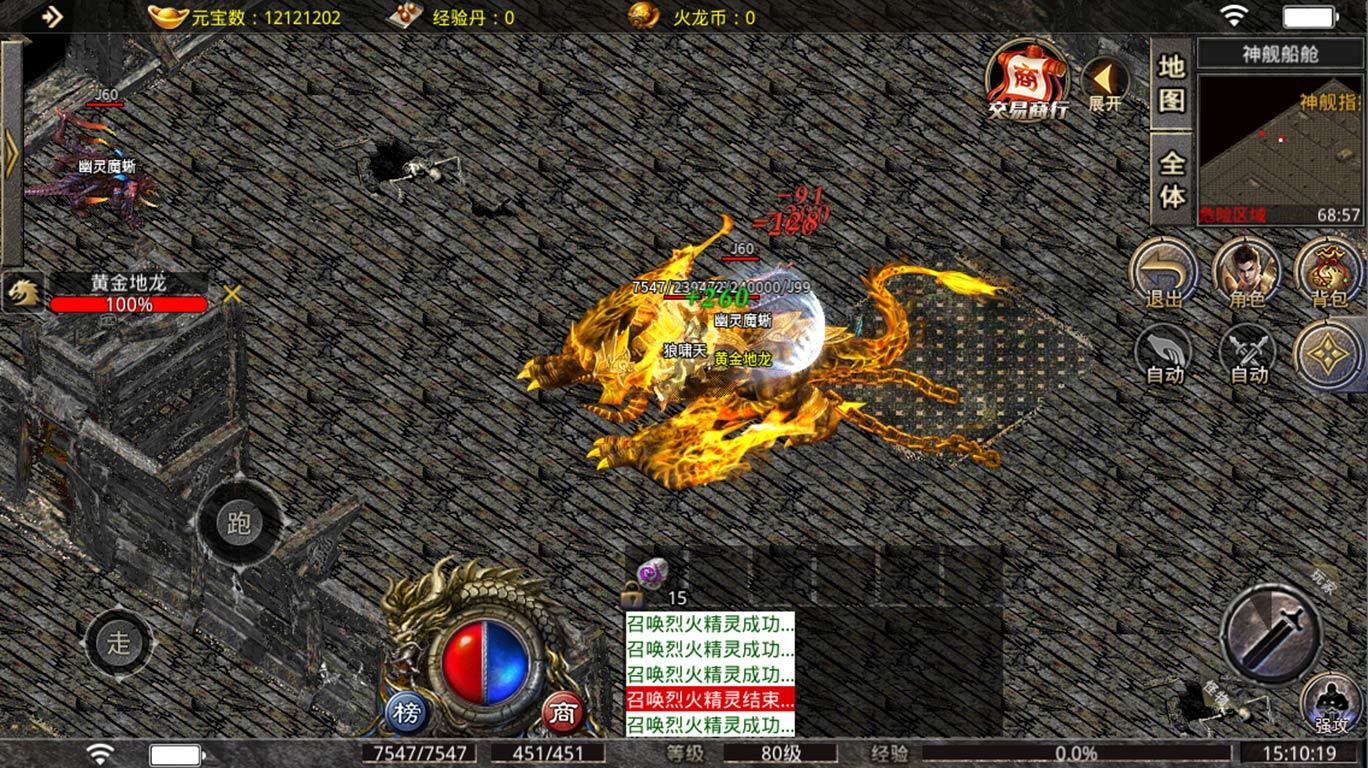Switch to the 全体 tab

pos(1172,179)
